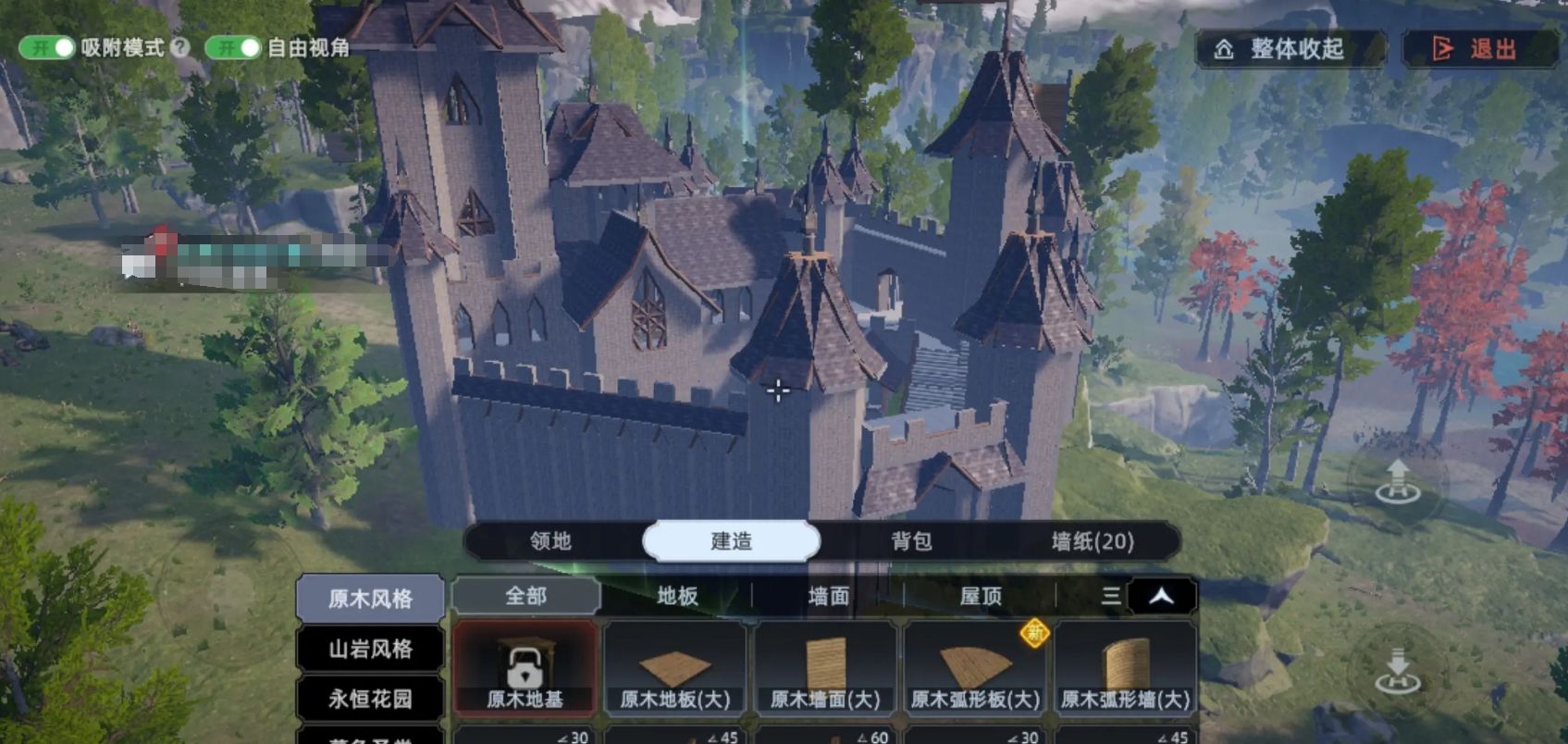Toggle the 自由视角 free camera switch
Screen dimensions: 1568x744
click(233, 47)
